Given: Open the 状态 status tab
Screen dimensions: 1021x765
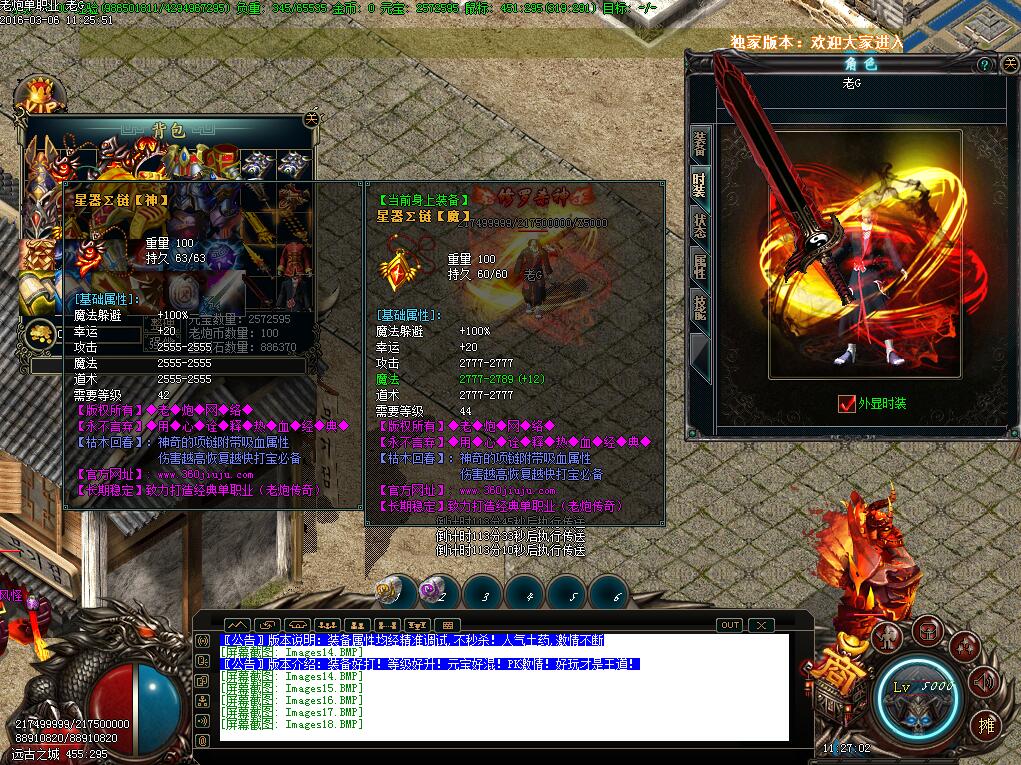Looking at the screenshot, I should 700,225.
